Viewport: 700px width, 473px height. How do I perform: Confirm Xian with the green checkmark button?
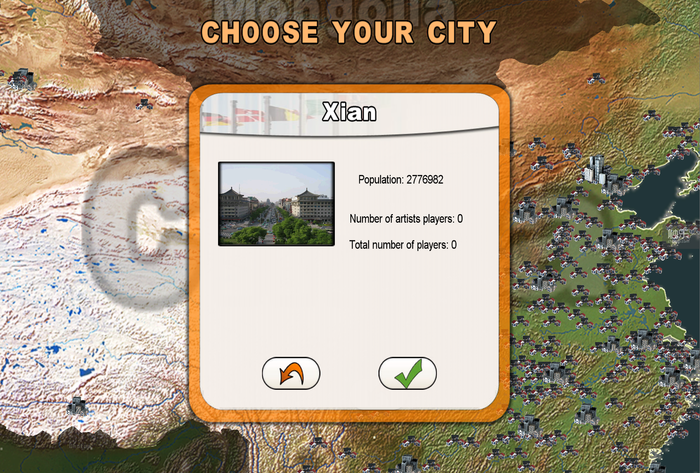407,373
